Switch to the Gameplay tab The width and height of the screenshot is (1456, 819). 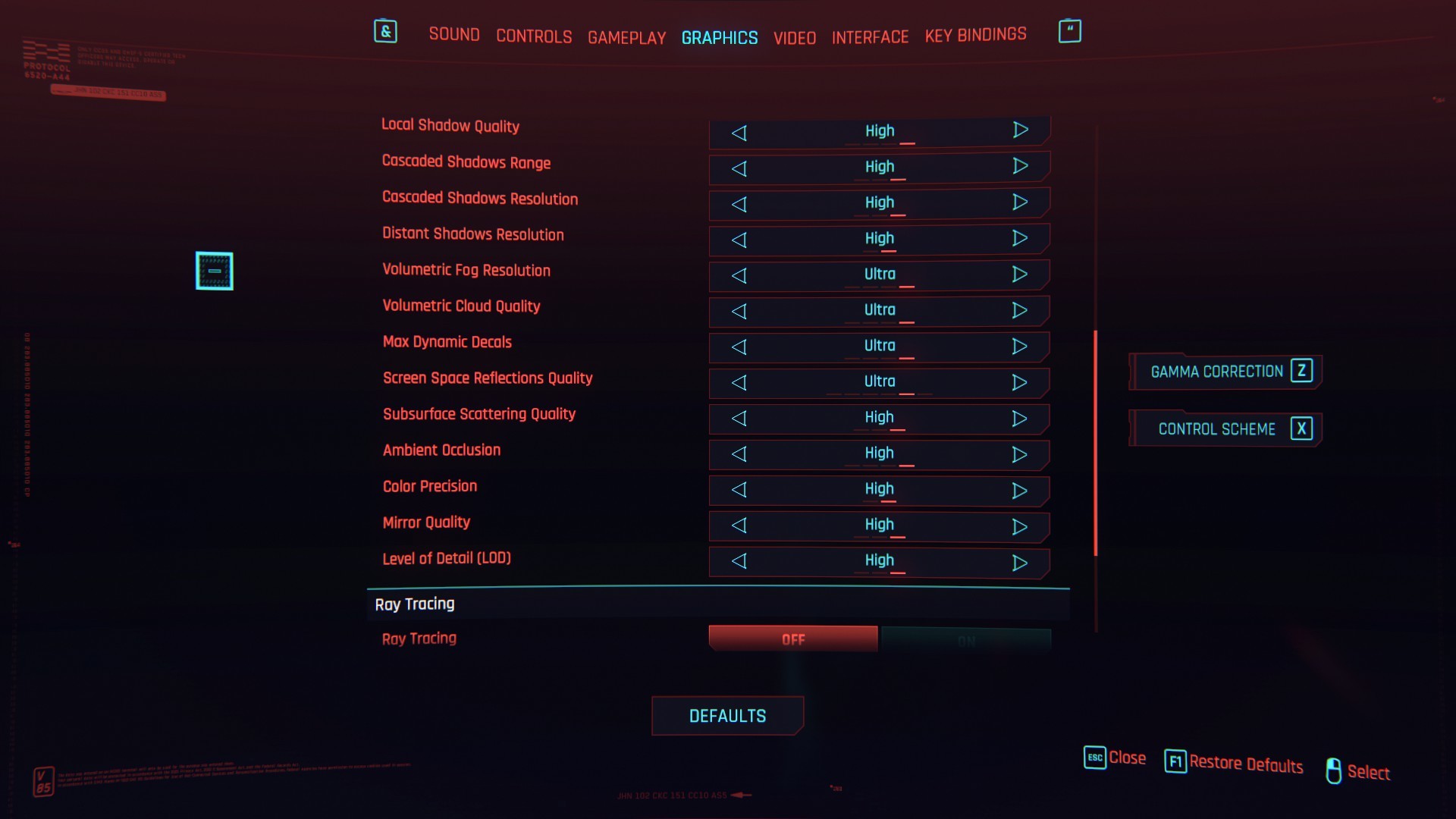[x=626, y=37]
